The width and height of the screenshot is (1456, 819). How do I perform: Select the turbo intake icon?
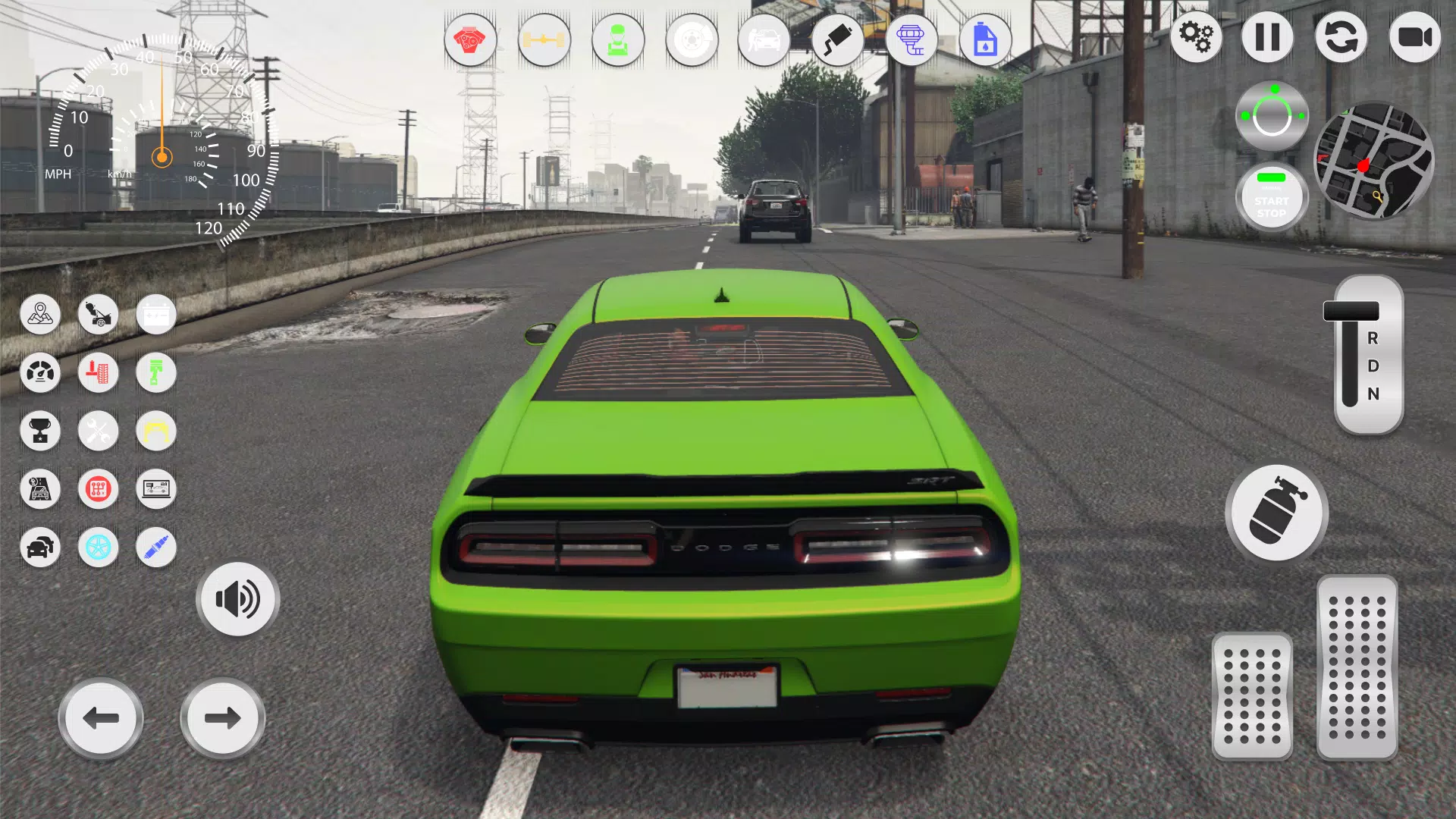click(912, 41)
